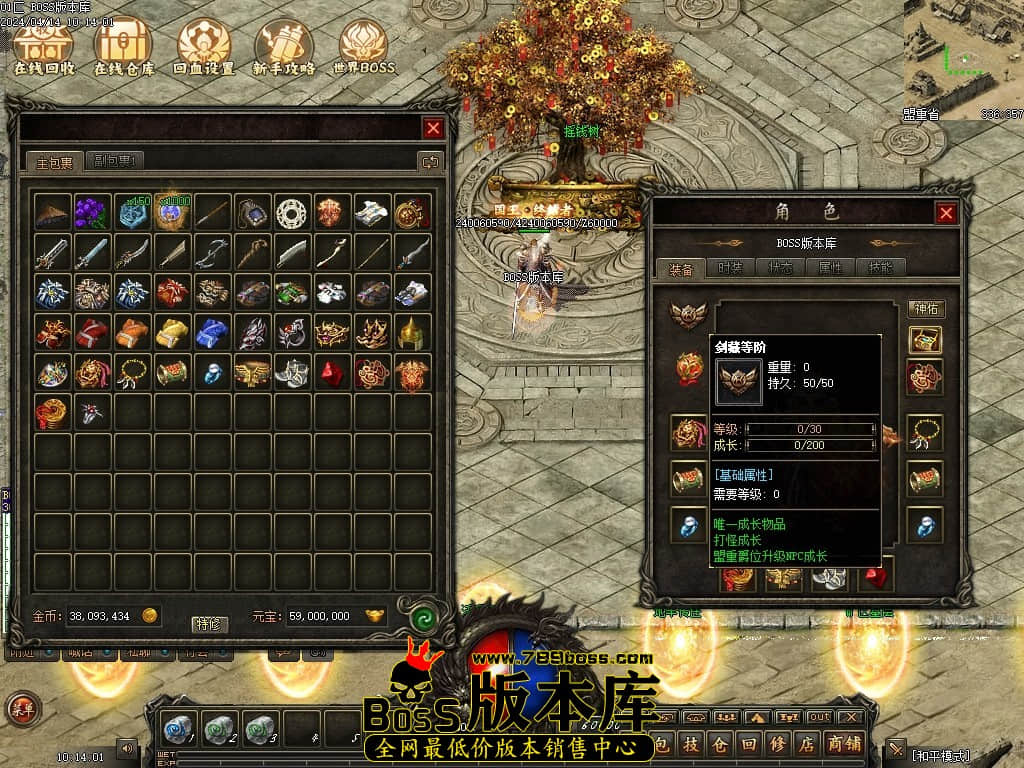
Task: Open the 属性 attributes tab
Action: click(831, 268)
